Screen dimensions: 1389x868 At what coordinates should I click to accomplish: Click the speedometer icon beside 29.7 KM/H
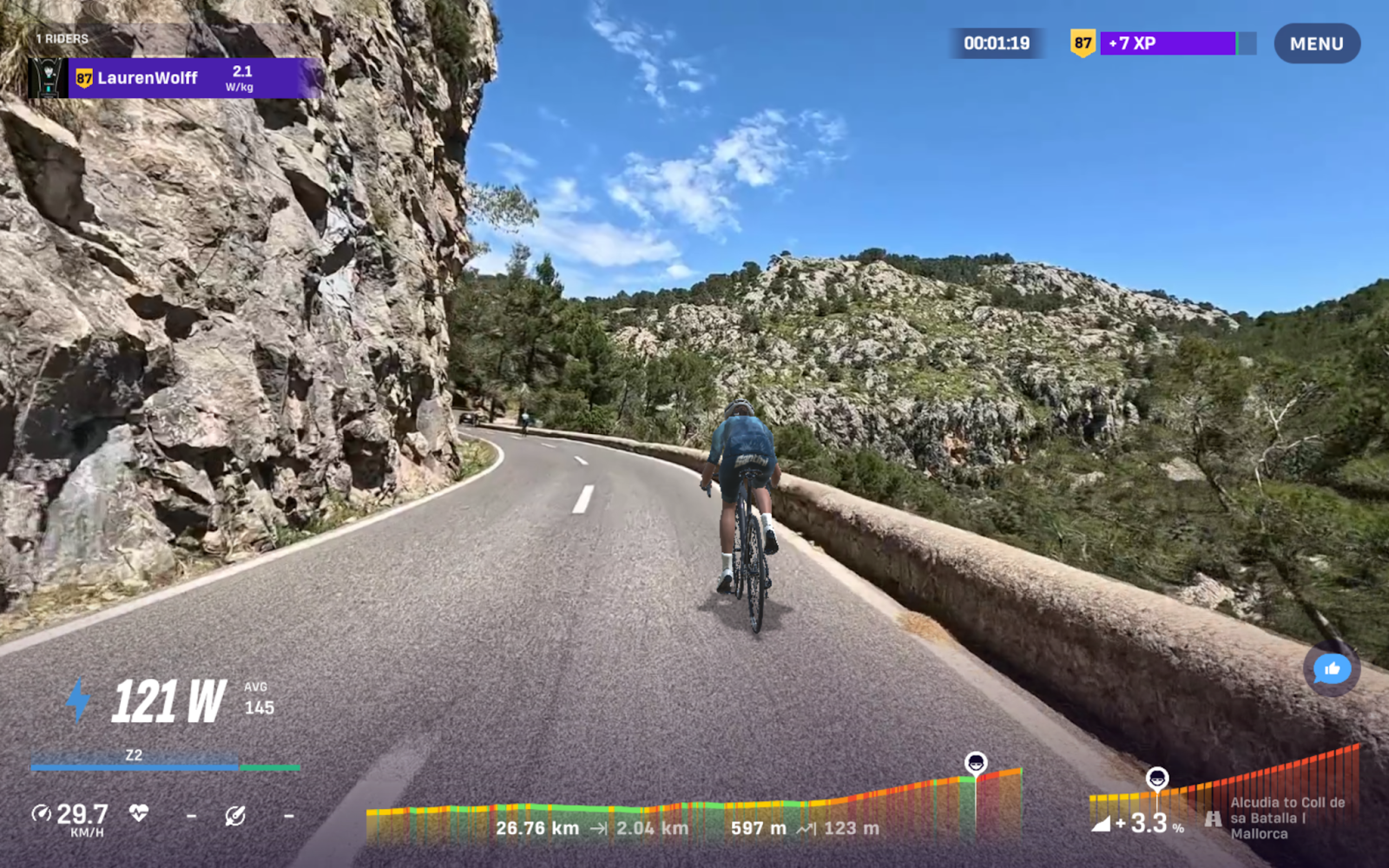[42, 814]
